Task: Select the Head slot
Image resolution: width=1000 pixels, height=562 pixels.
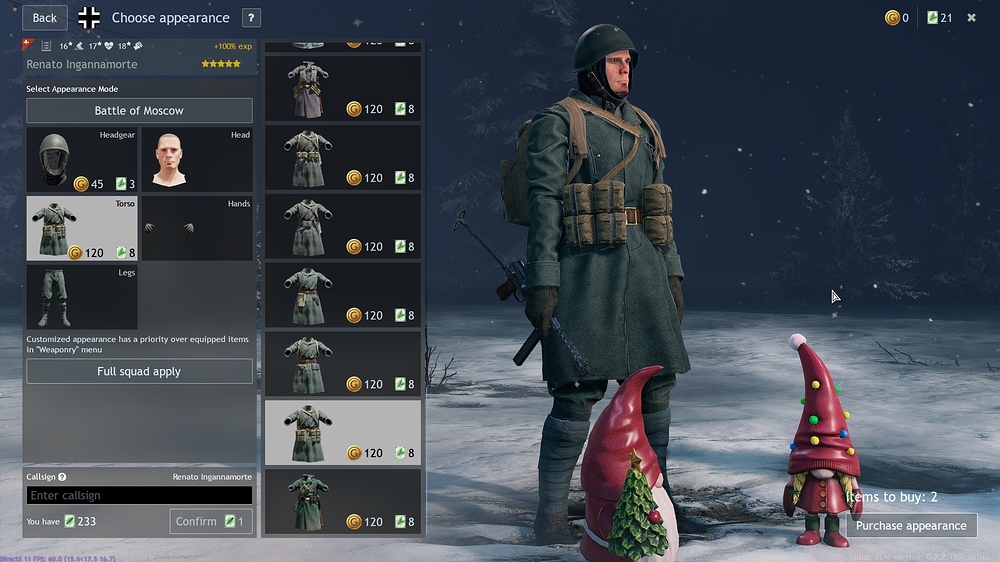Action: click(x=196, y=159)
